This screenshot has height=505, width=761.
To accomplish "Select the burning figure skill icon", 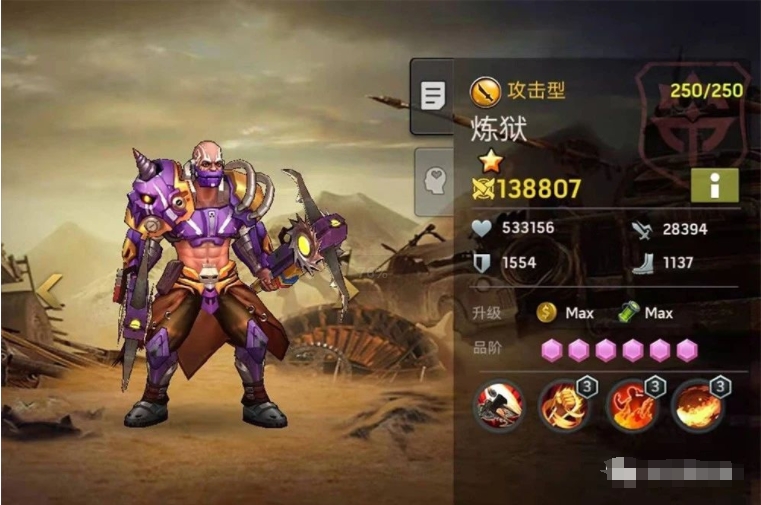I will coord(630,406).
